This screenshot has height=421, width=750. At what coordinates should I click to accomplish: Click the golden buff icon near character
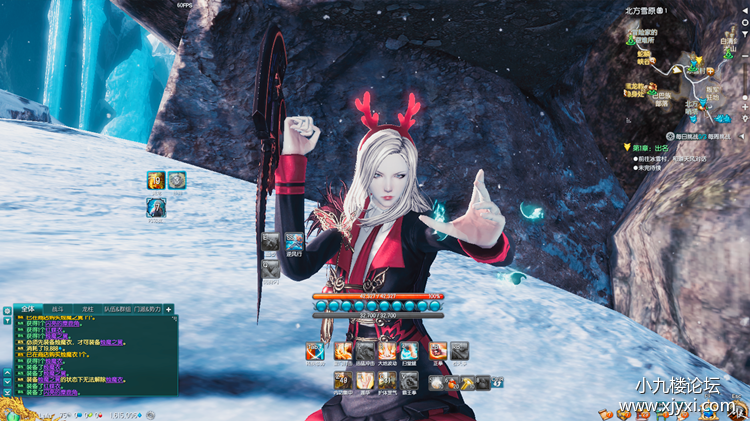(x=156, y=180)
